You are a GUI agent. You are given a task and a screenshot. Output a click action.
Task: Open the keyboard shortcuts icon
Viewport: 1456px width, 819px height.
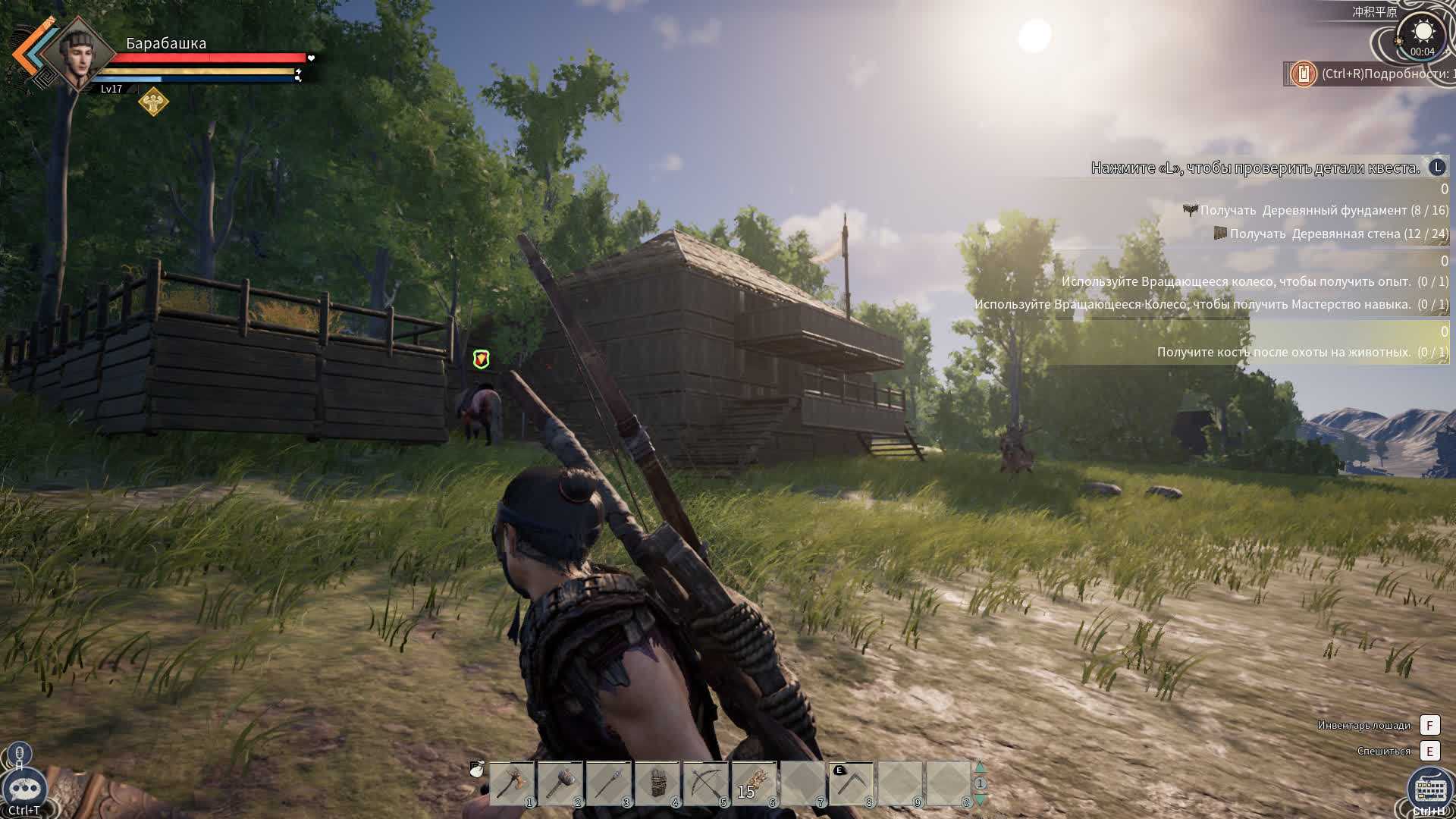[1429, 789]
